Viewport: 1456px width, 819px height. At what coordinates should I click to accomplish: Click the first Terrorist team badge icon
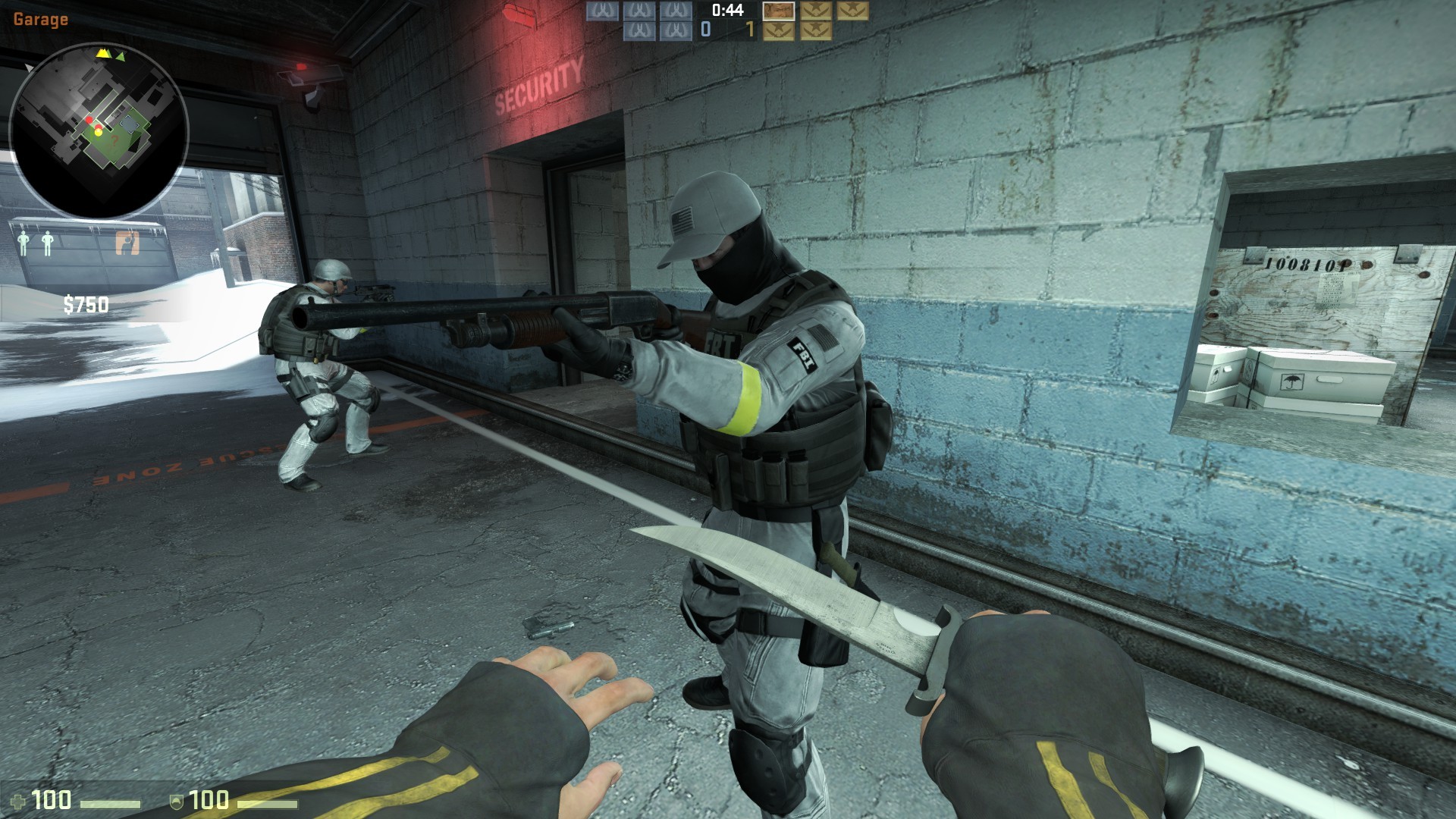pos(815,11)
